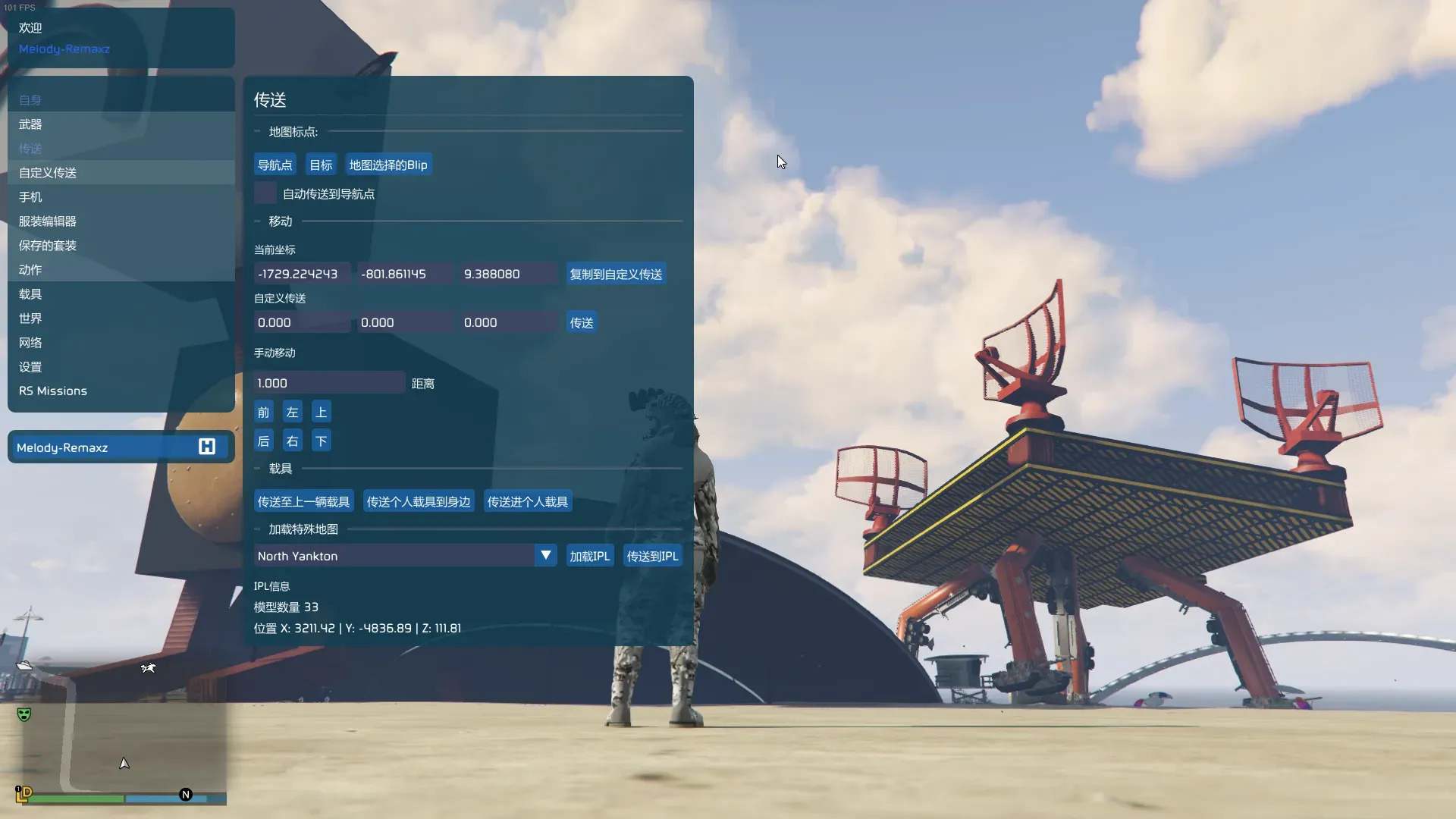Image resolution: width=1456 pixels, height=819 pixels.
Task: Click the mask icon above the minimap
Action: click(x=24, y=714)
